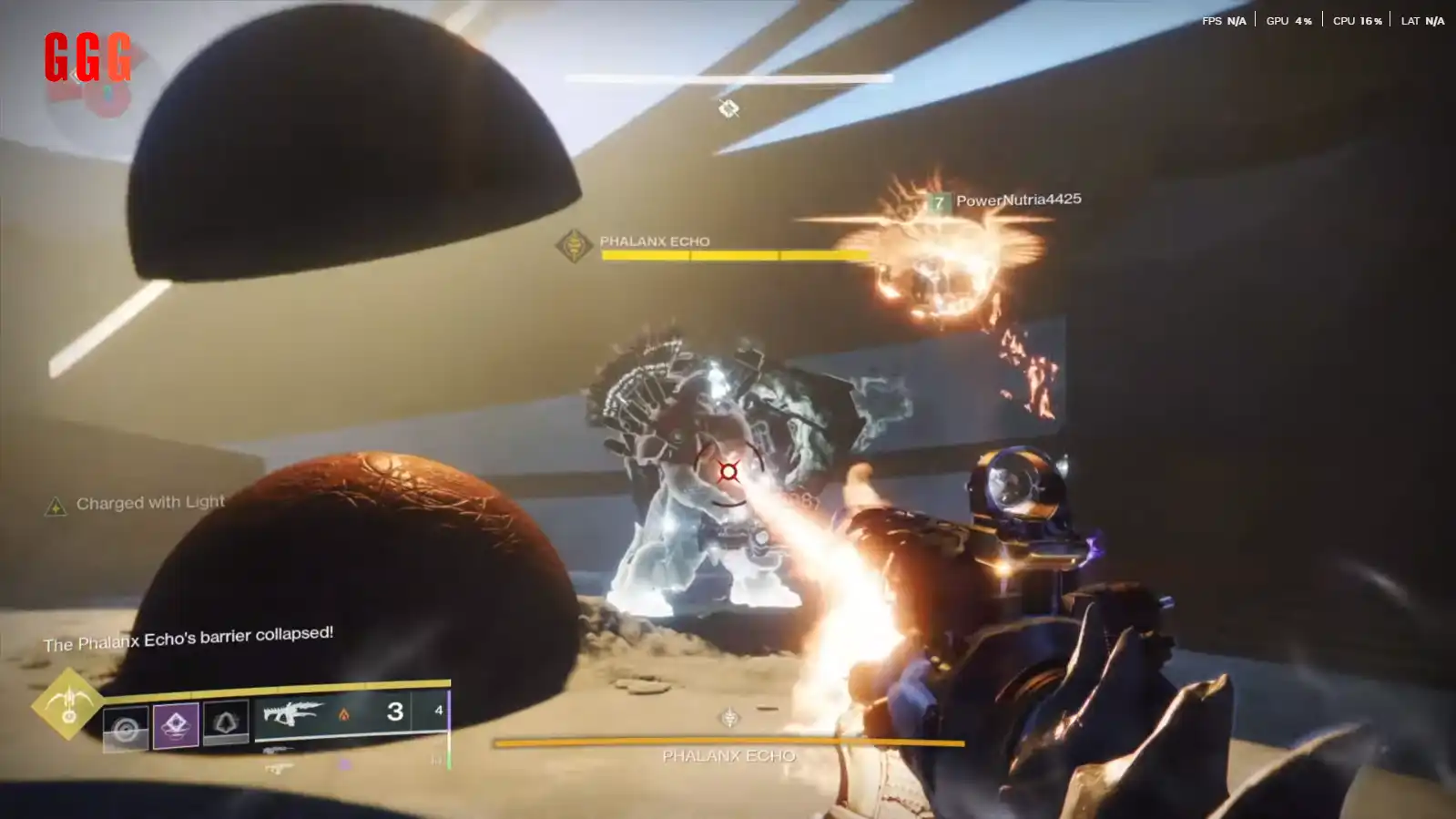Select the equipped heavy weapon icon
The image size is (1456, 819).
pyautogui.click(x=291, y=712)
